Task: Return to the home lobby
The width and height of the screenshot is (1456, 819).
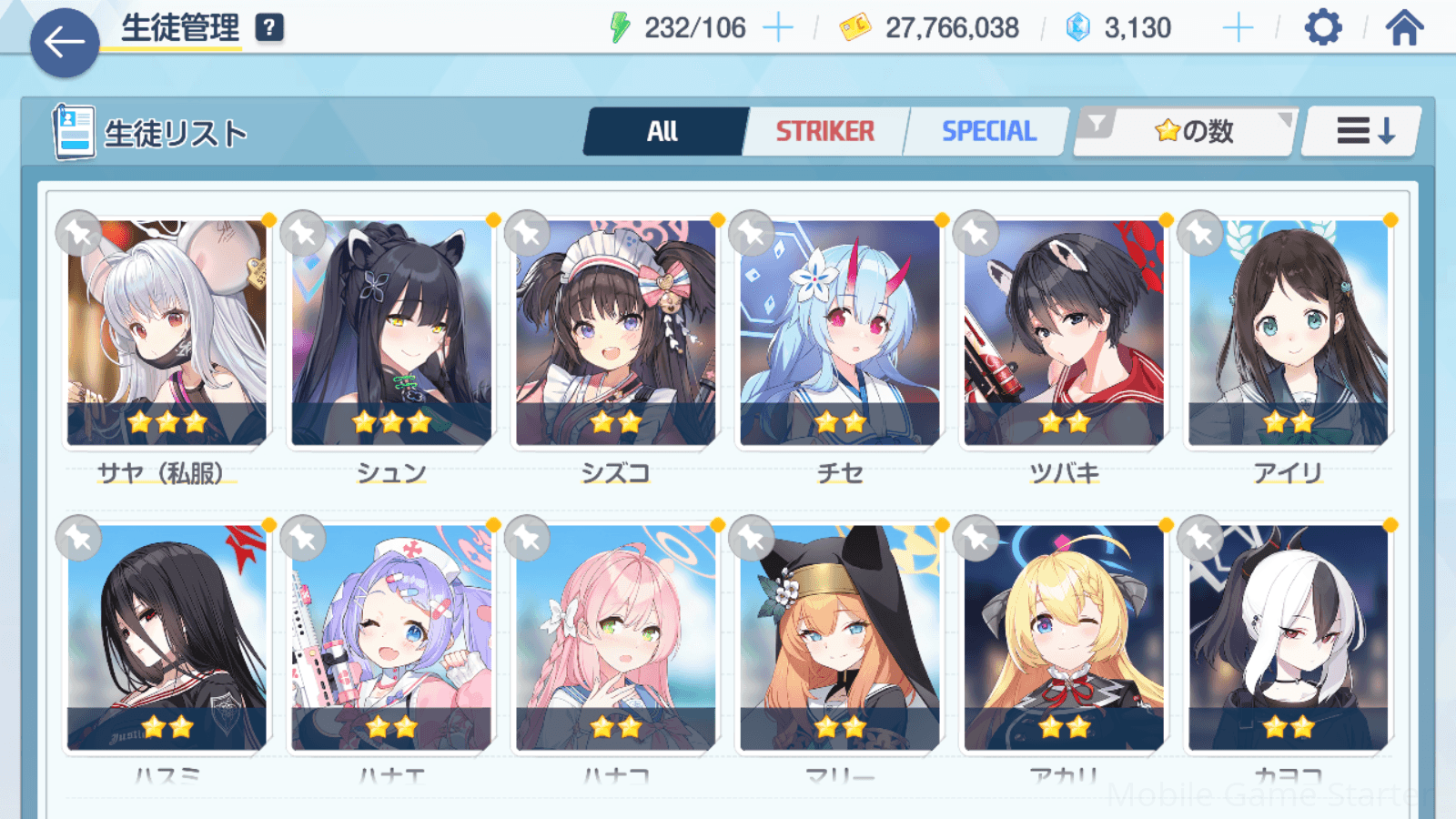Action: coord(1404,28)
